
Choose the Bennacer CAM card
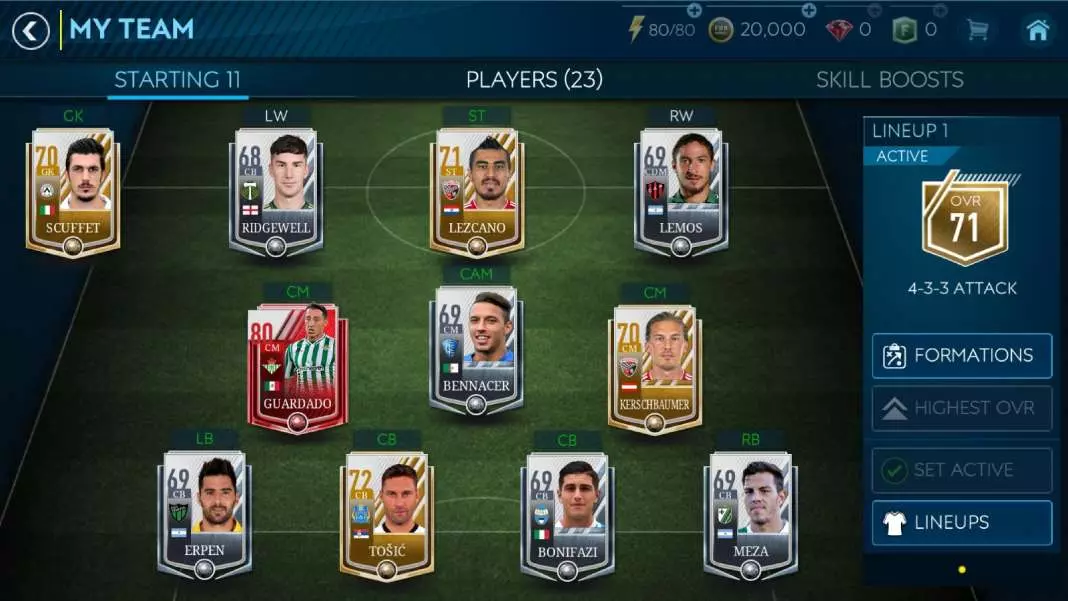tap(476, 350)
